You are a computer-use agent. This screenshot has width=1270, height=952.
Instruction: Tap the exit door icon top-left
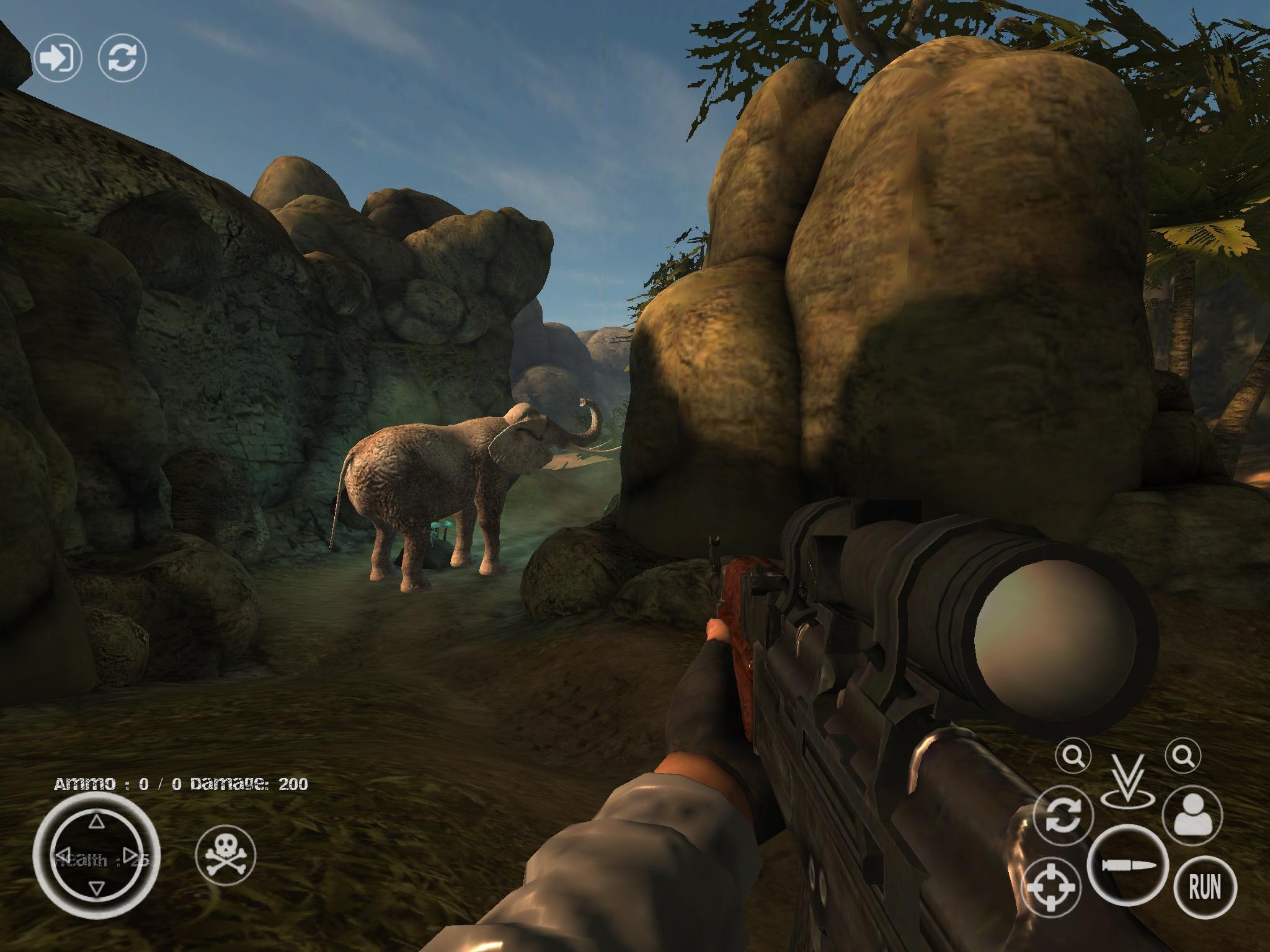[59, 57]
